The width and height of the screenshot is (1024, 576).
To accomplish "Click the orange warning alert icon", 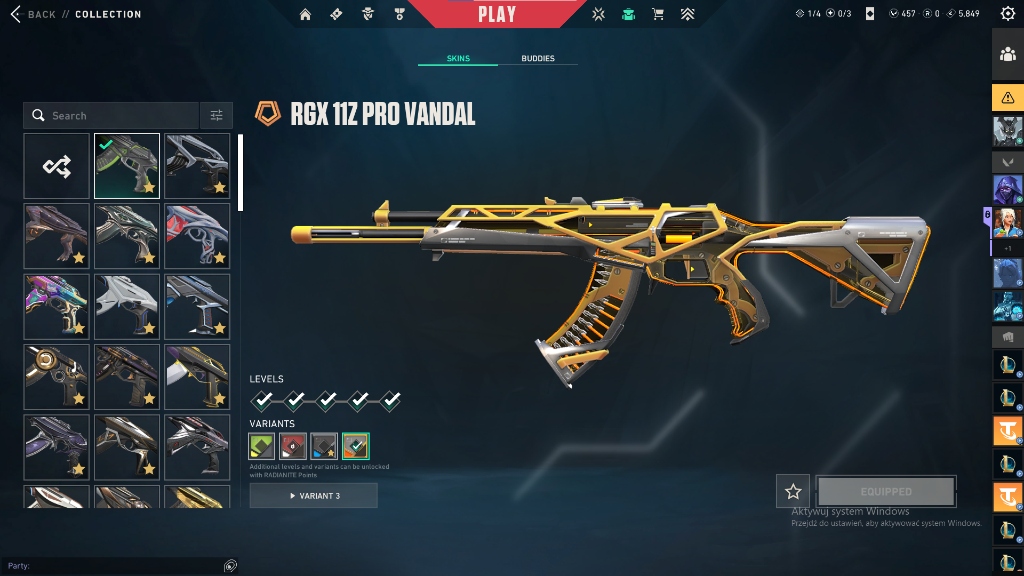I will [x=1007, y=97].
